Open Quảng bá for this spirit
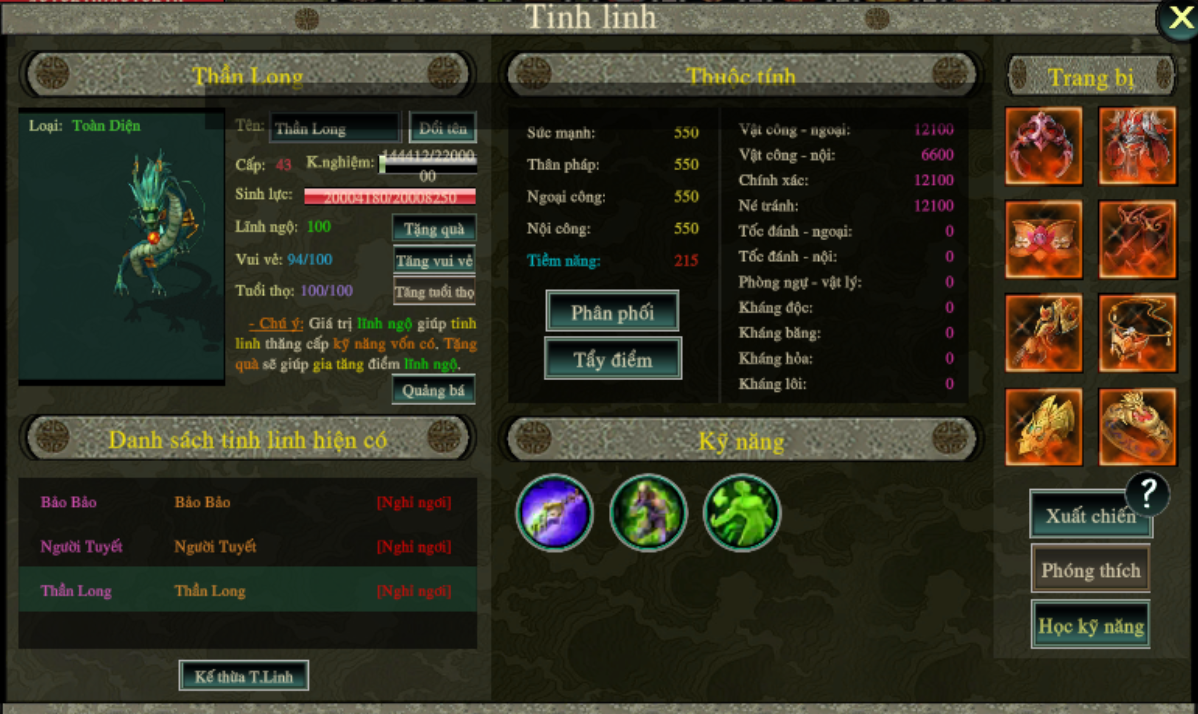Image resolution: width=1198 pixels, height=714 pixels. [433, 390]
